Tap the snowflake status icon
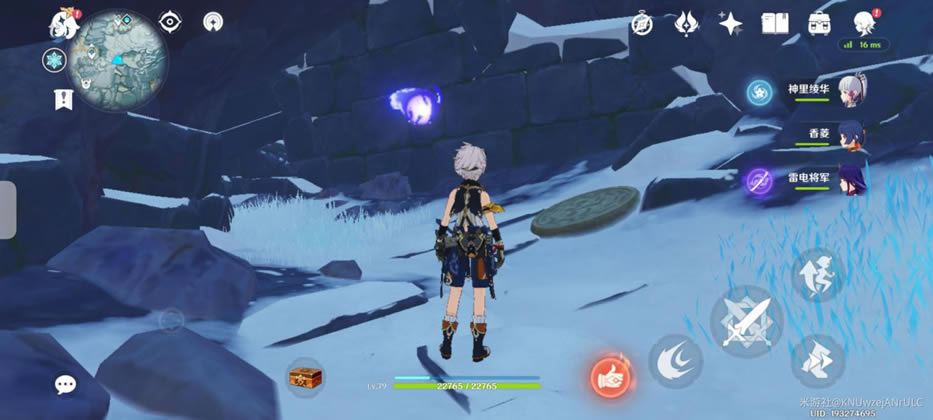 click(54, 61)
